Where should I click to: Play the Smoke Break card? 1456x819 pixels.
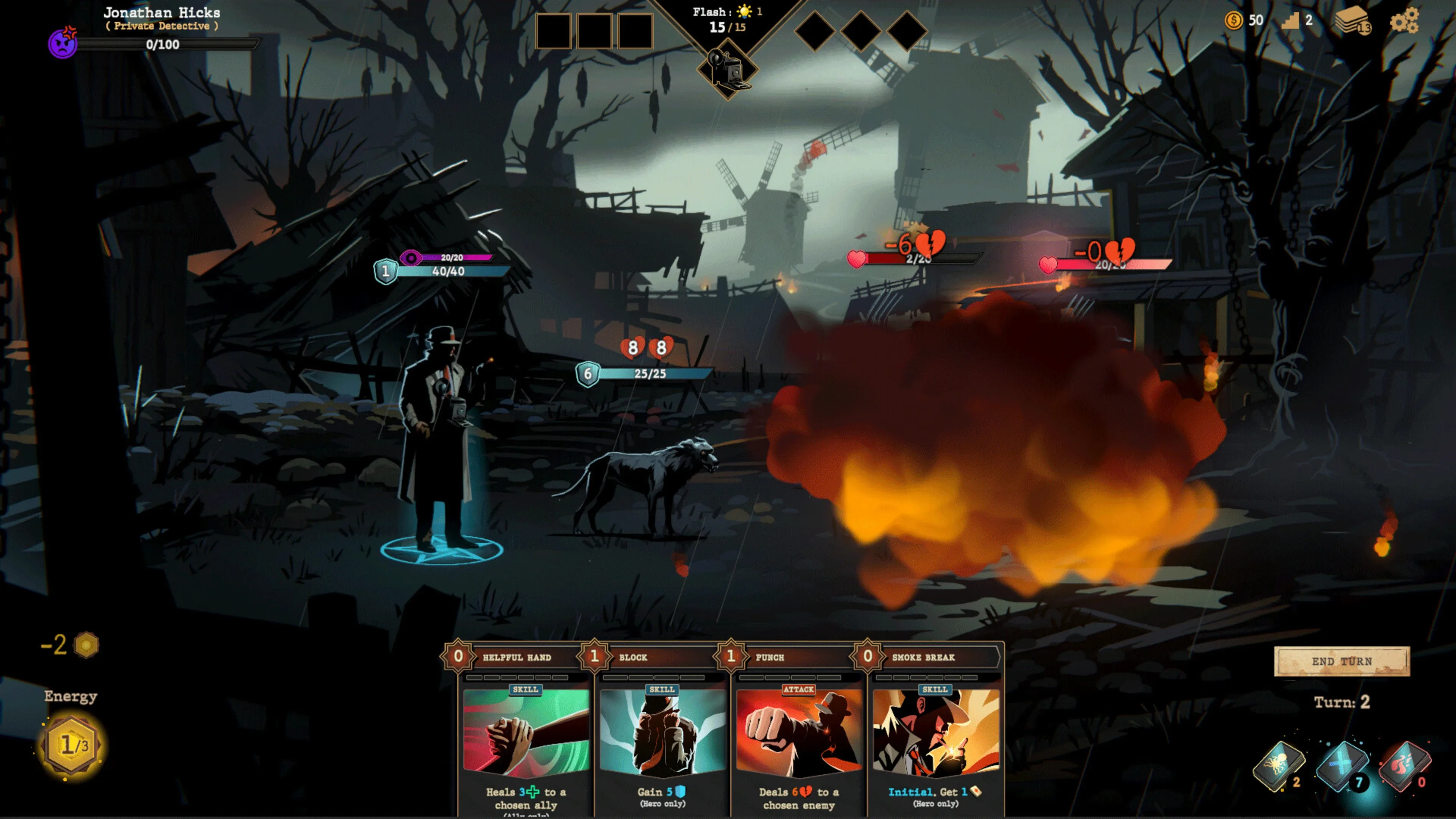(935, 735)
